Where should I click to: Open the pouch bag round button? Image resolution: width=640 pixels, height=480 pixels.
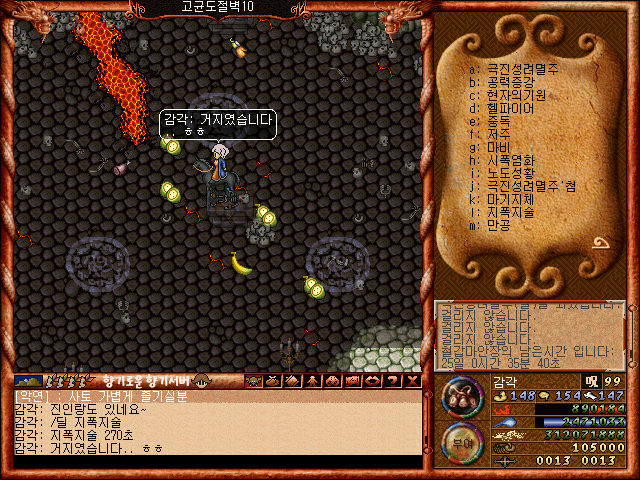tap(463, 397)
